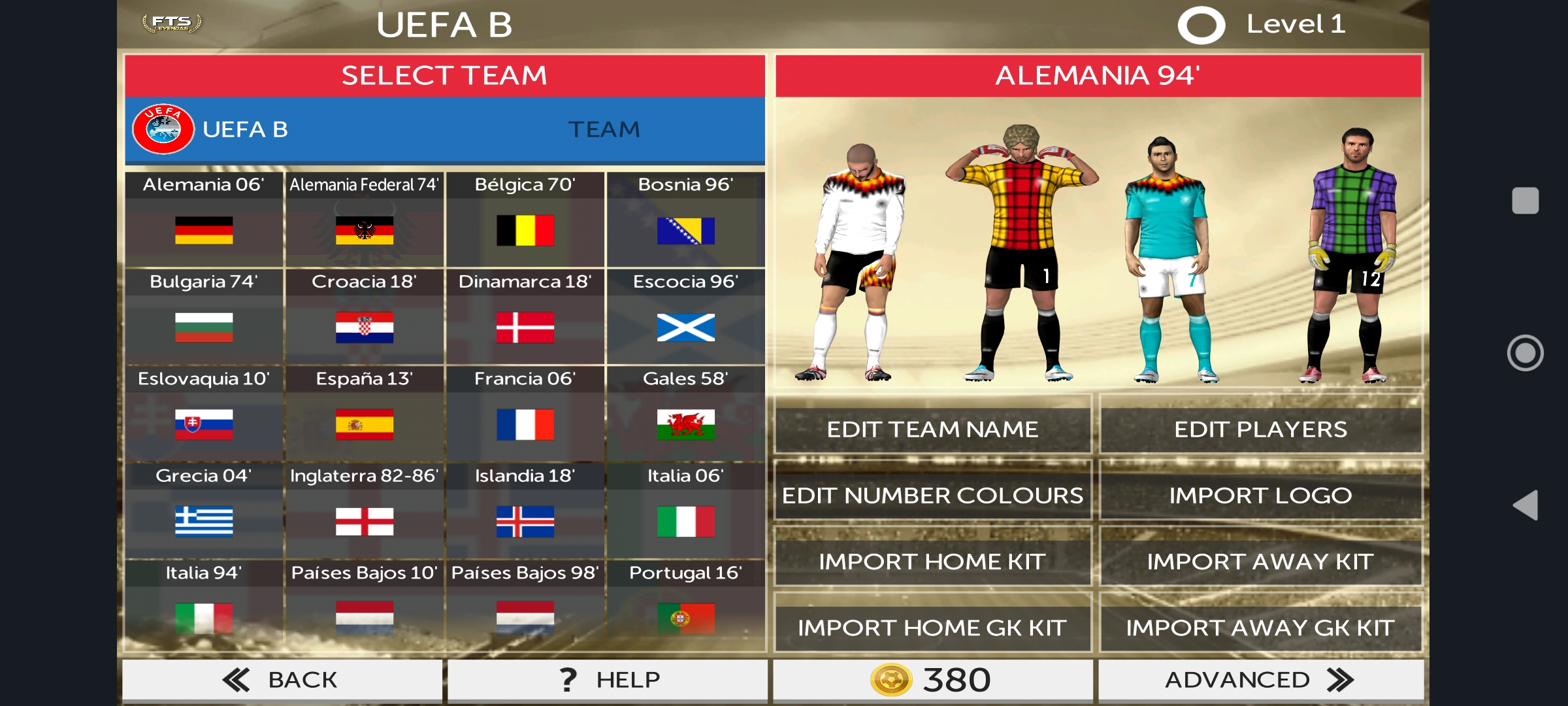Click IMPORT AWAY GK KIT

pyautogui.click(x=1260, y=627)
